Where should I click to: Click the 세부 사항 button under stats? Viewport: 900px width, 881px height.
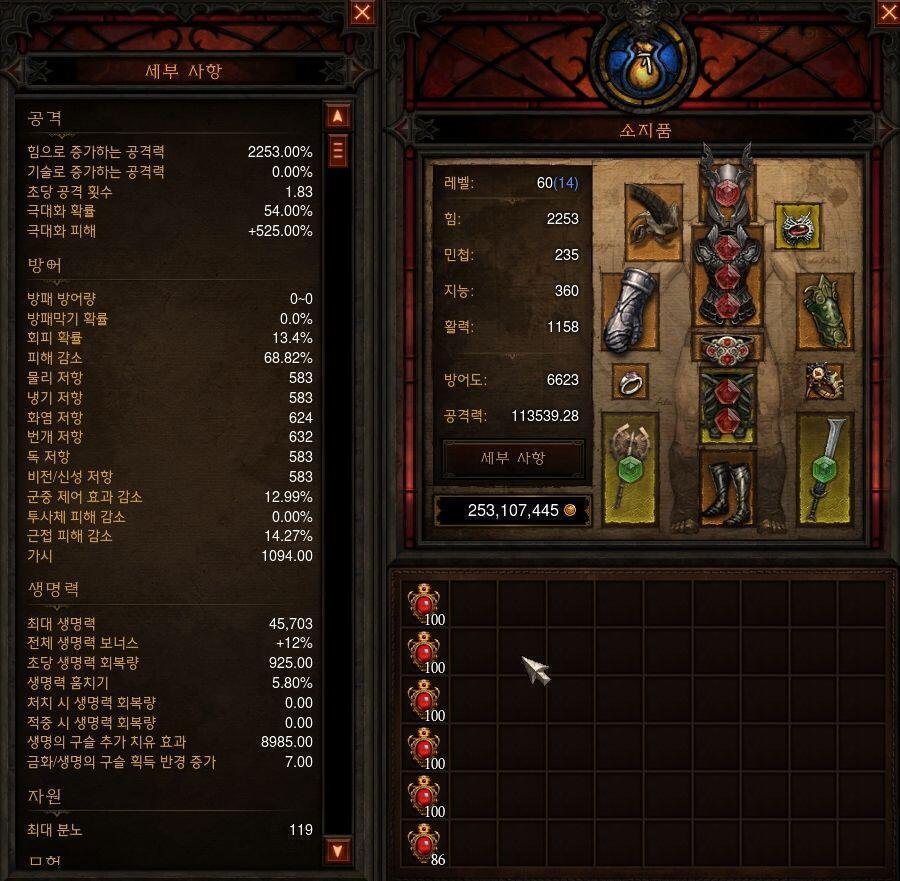point(513,458)
